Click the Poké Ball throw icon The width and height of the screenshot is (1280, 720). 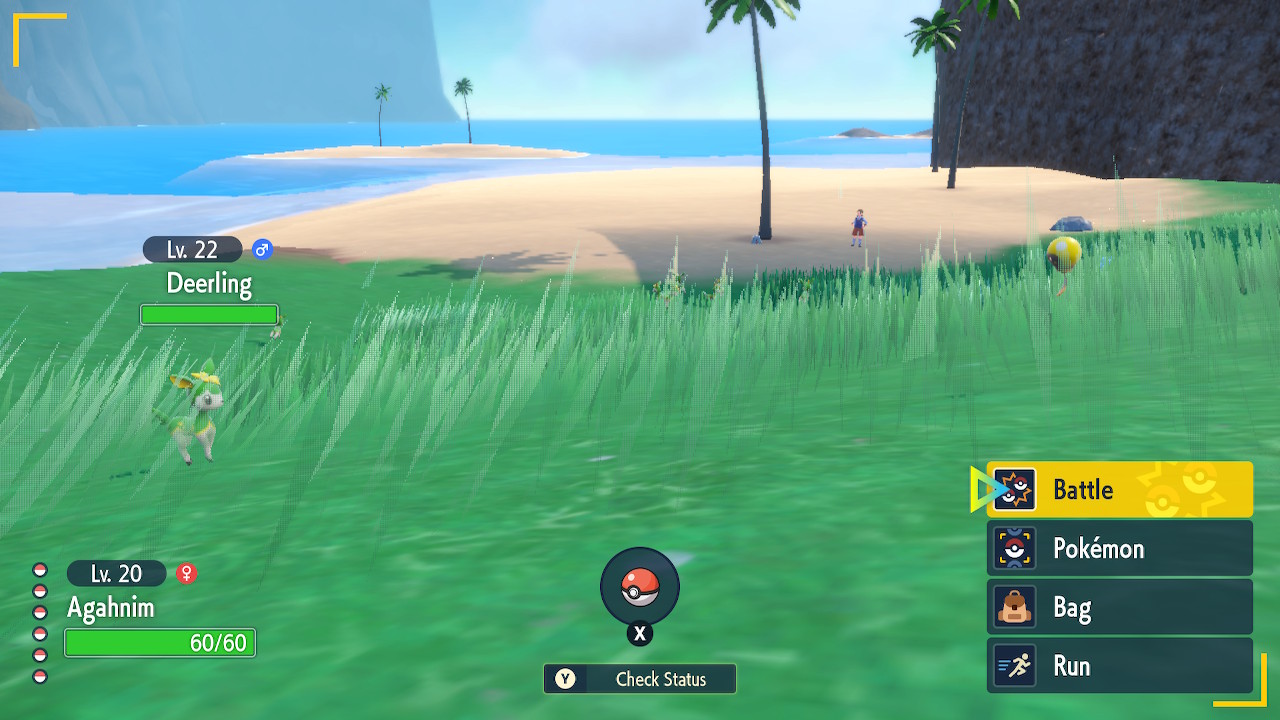[640, 587]
